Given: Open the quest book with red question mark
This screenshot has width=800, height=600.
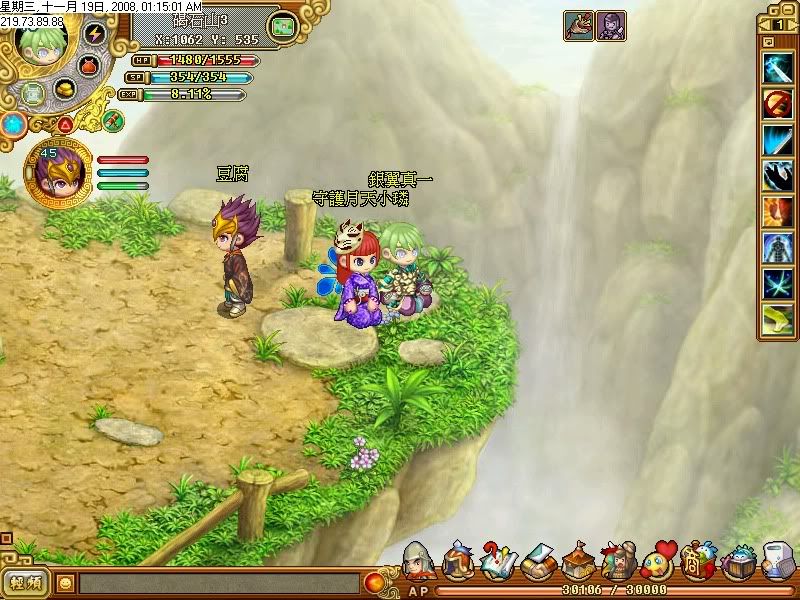Looking at the screenshot, I should pos(497,562).
